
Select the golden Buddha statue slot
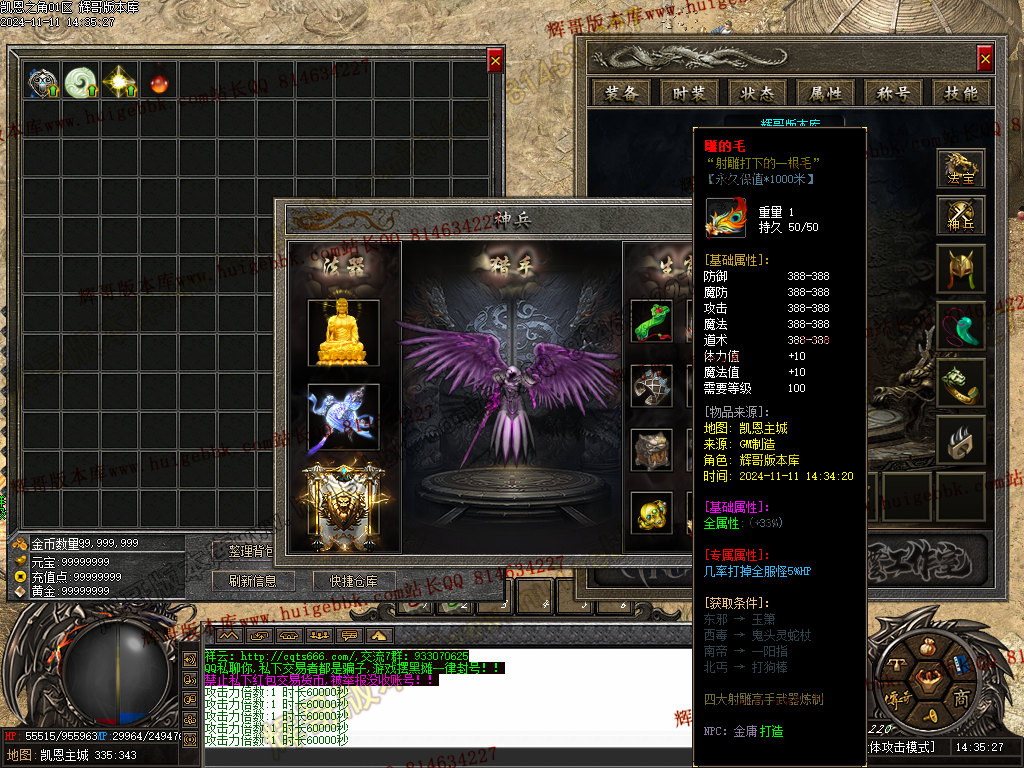[x=344, y=333]
